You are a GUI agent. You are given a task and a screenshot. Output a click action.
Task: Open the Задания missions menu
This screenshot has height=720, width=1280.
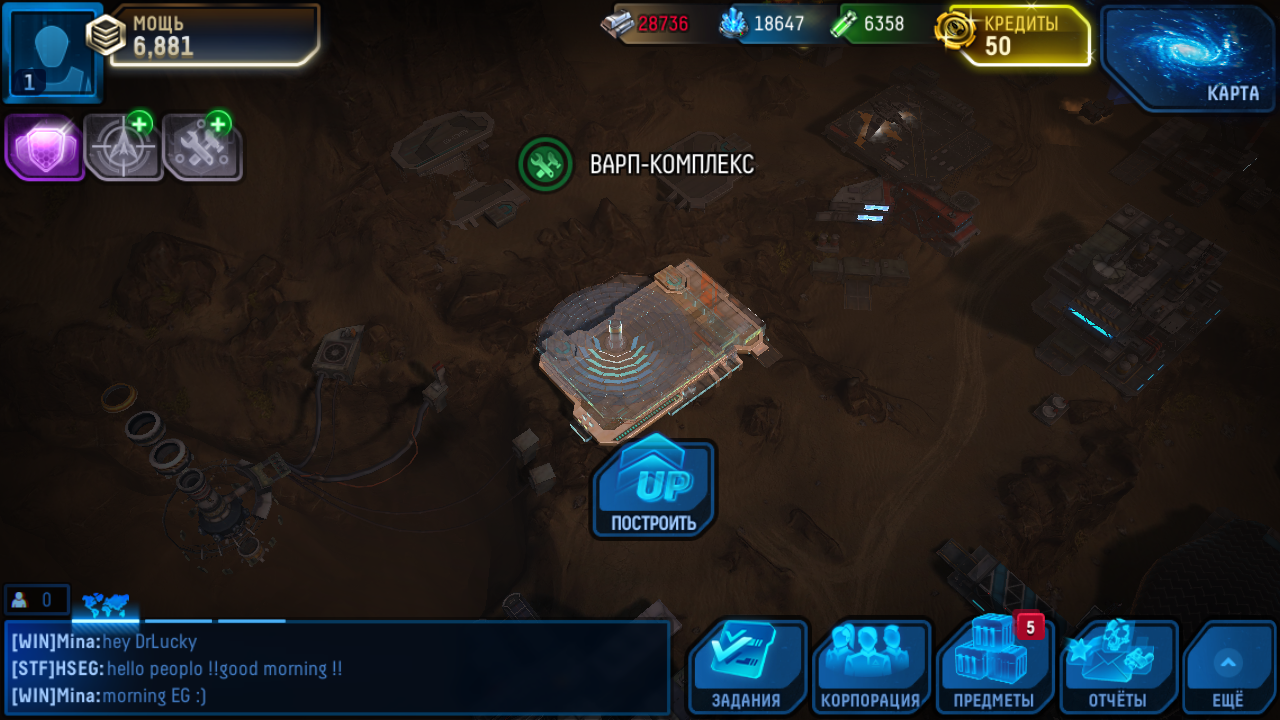pos(746,667)
